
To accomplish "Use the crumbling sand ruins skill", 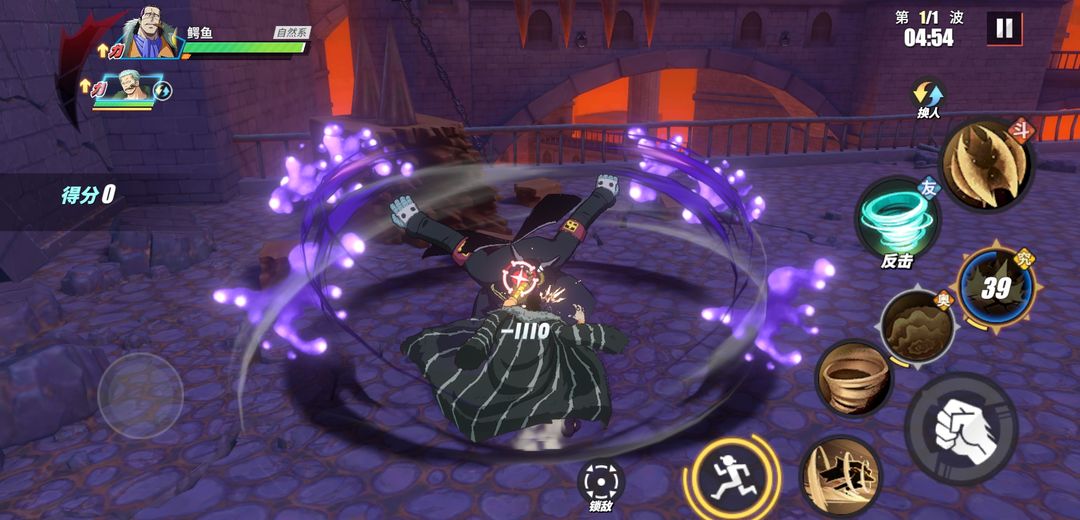I will (x=840, y=476).
